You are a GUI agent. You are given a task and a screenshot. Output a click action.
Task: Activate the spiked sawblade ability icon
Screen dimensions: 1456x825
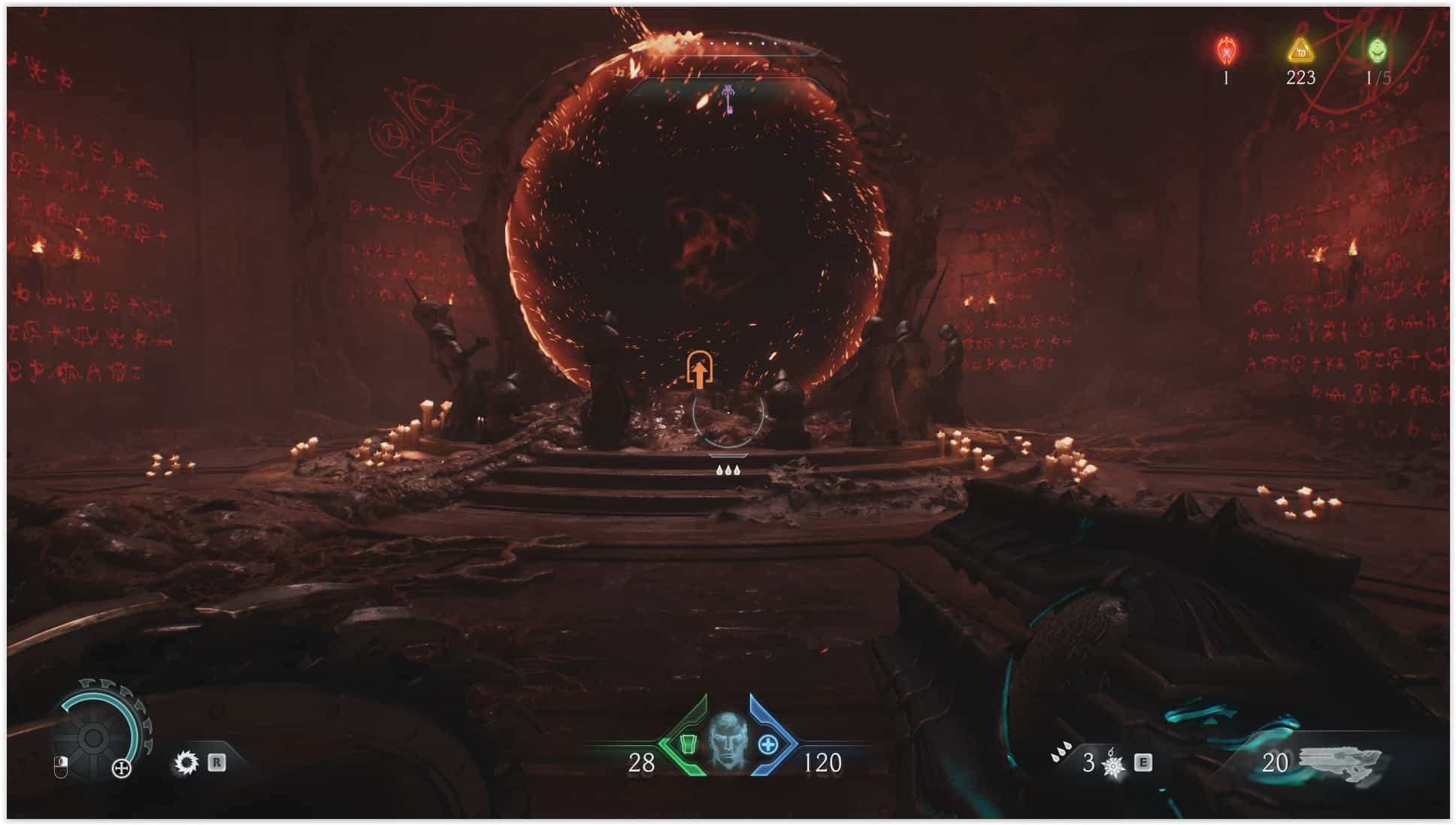pyautogui.click(x=186, y=763)
